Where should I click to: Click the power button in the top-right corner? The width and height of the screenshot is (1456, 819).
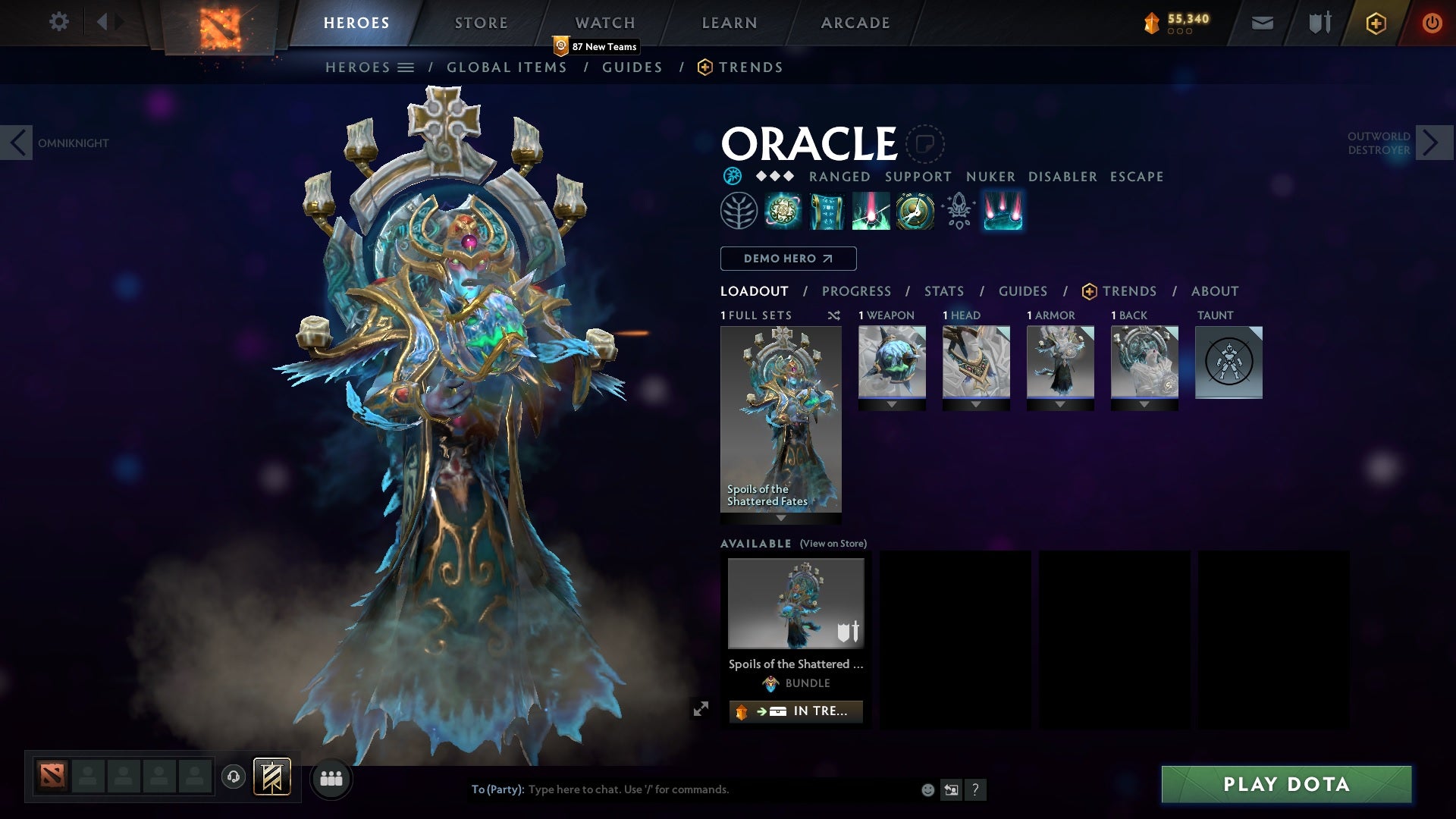coord(1432,23)
